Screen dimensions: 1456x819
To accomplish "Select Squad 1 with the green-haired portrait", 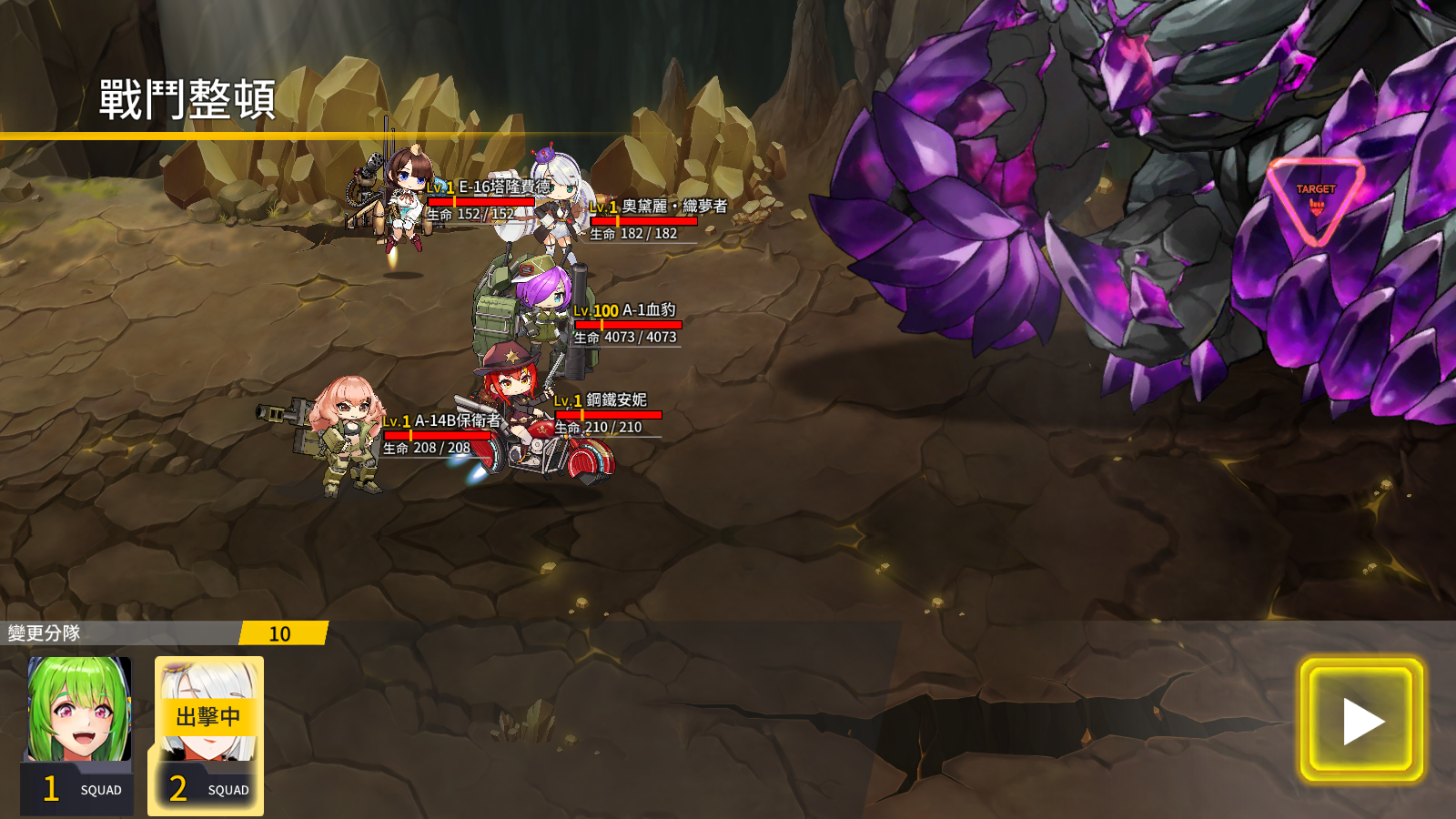I will pyautogui.click(x=78, y=733).
